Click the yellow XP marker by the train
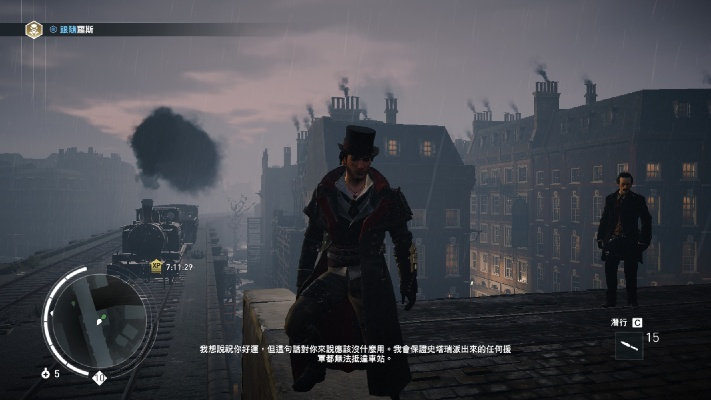The width and height of the screenshot is (711, 400). pyautogui.click(x=156, y=267)
